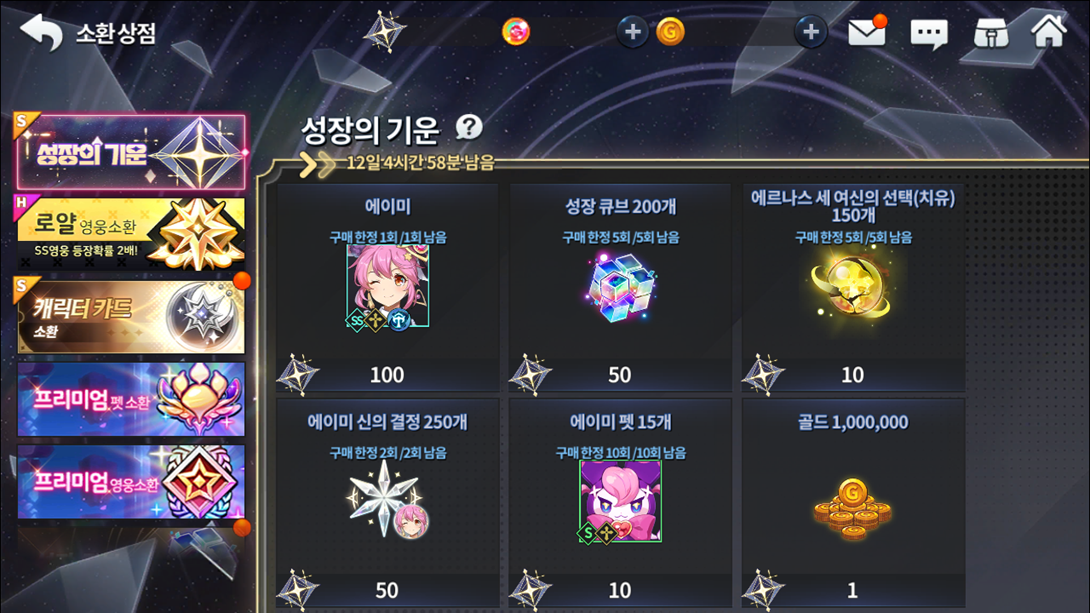Open the shop stall icon

(990, 33)
